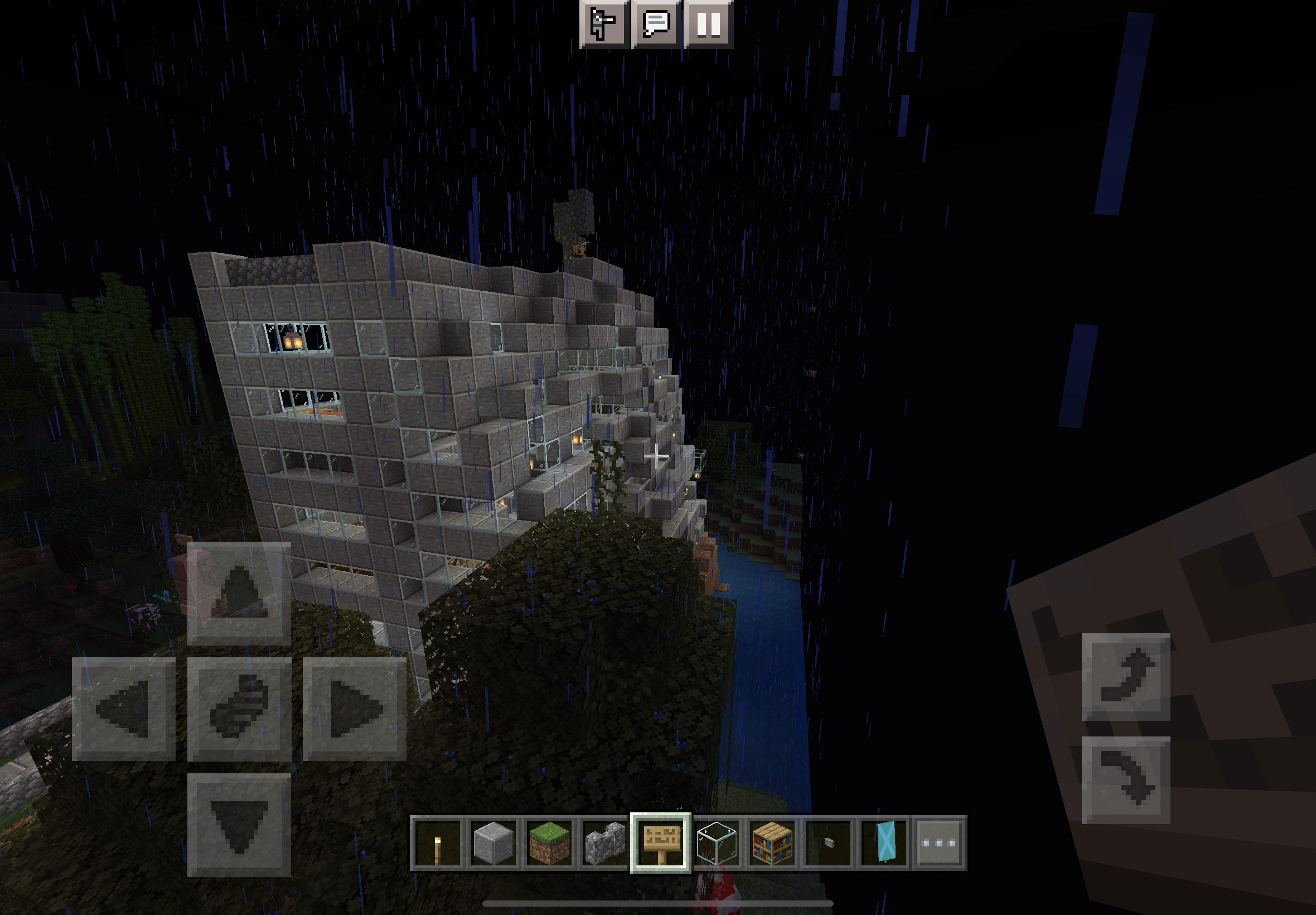Open inventory with the three-dots button
This screenshot has height=915, width=1316.
pyautogui.click(x=939, y=843)
